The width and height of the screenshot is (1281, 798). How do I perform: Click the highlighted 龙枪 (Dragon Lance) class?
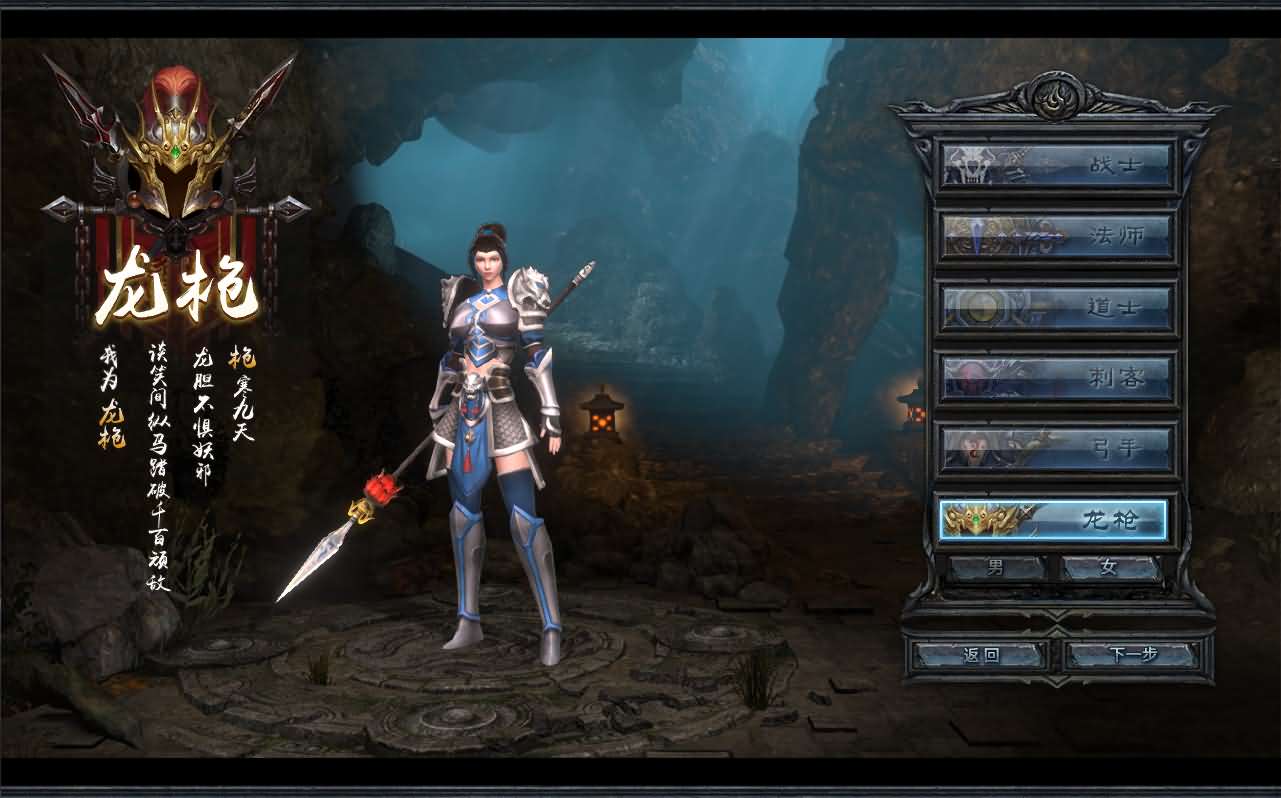coord(1053,519)
